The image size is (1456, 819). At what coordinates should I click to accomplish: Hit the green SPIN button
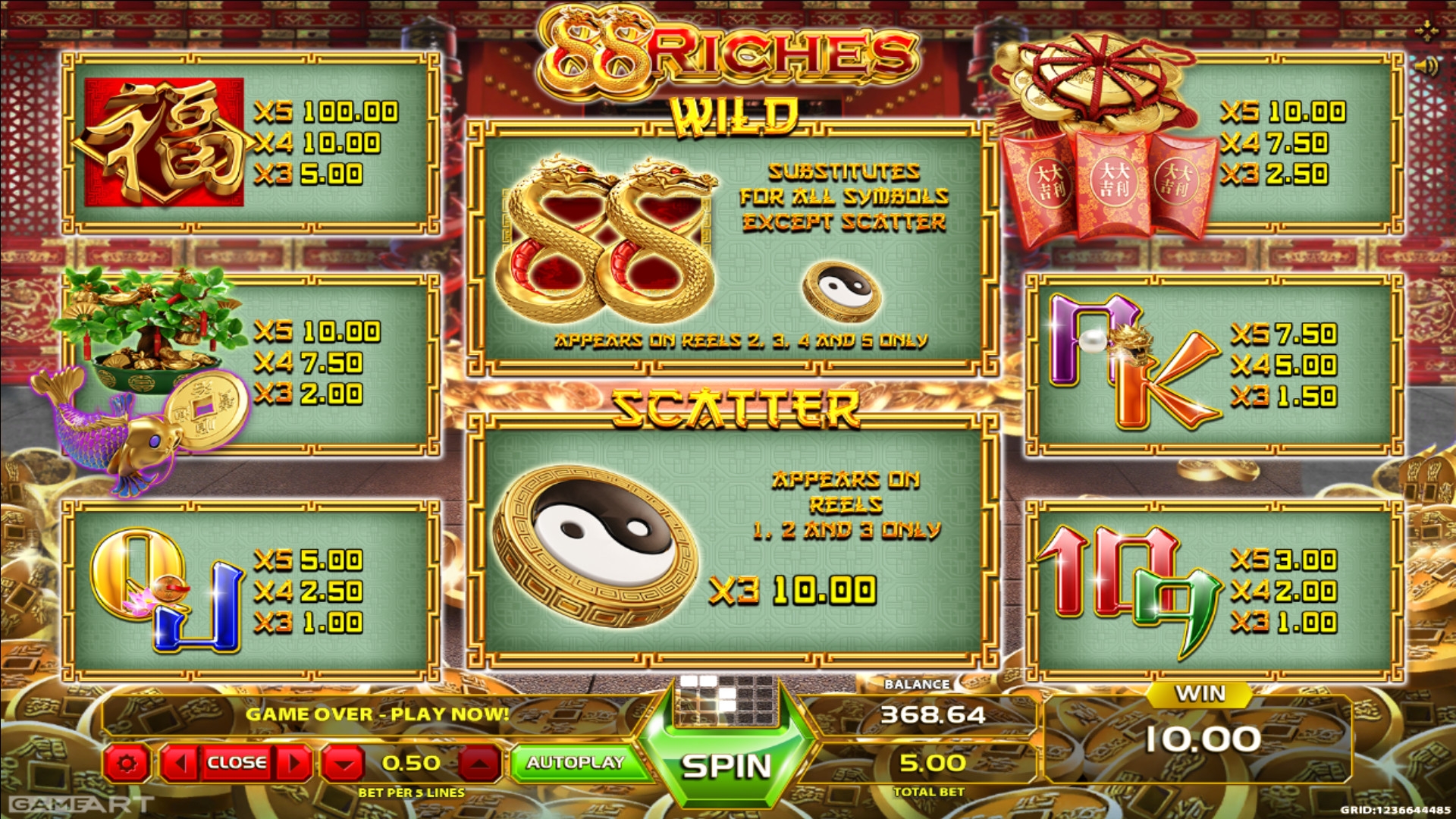point(726,766)
